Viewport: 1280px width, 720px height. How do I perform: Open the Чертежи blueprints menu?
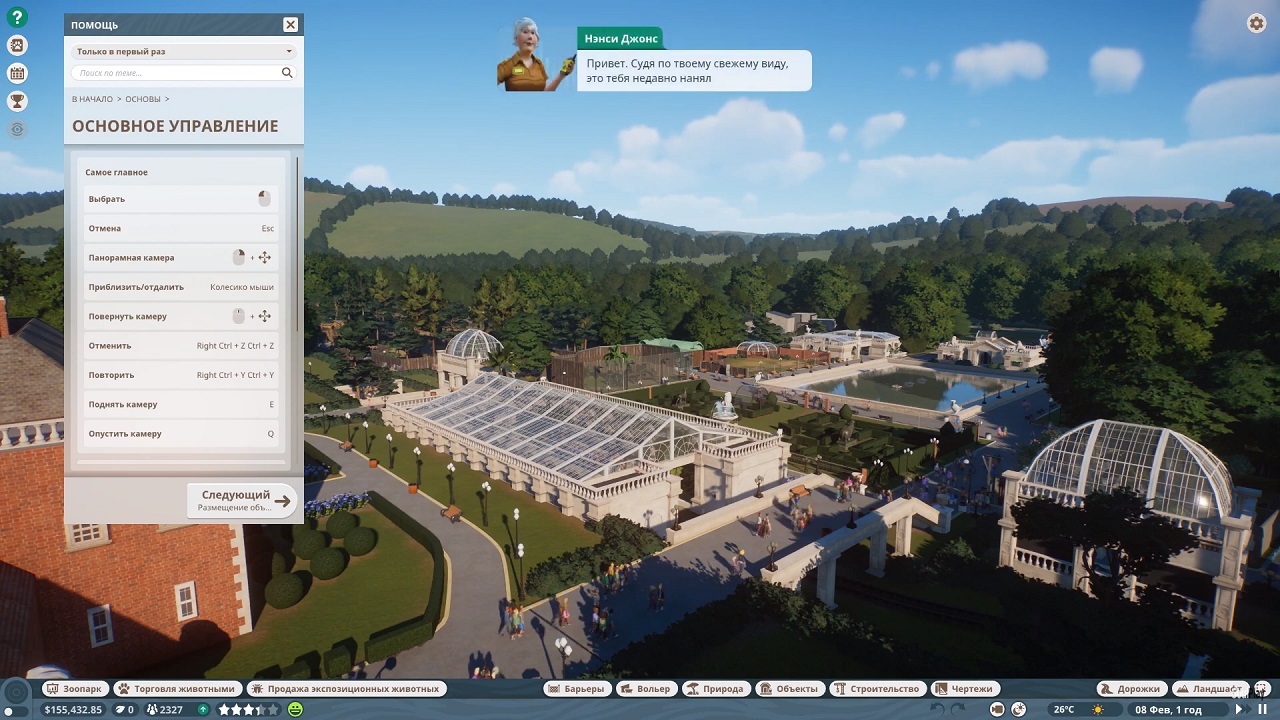click(965, 689)
